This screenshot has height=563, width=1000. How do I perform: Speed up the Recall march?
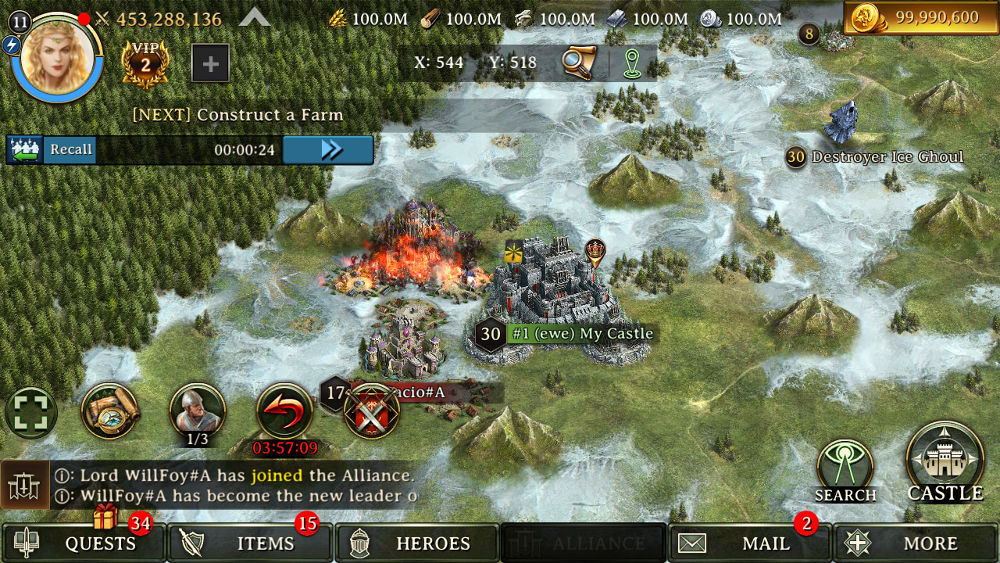click(x=328, y=150)
